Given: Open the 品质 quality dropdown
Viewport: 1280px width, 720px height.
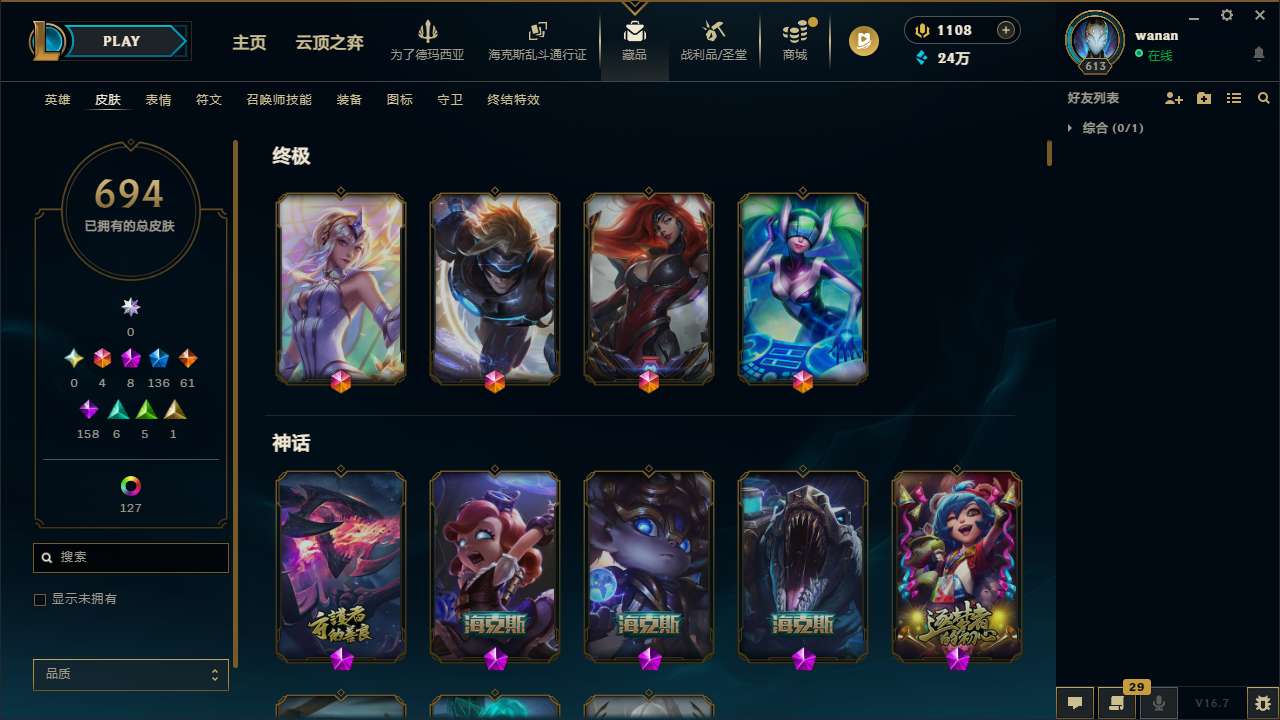Looking at the screenshot, I should click(x=130, y=674).
